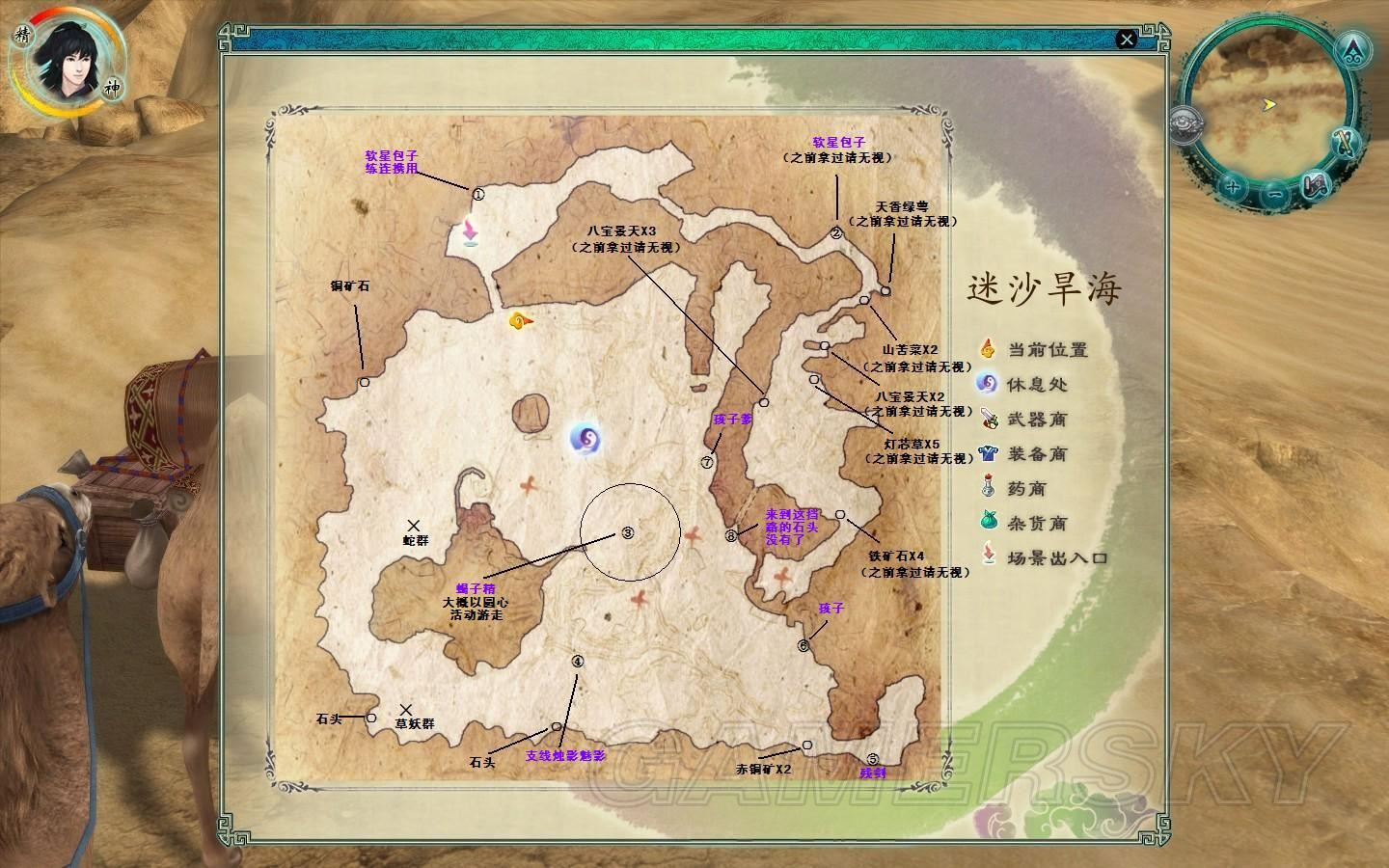Screen dimensions: 1389x868
Task: Open the scroll map icon beside minimap
Action: [x=1314, y=186]
